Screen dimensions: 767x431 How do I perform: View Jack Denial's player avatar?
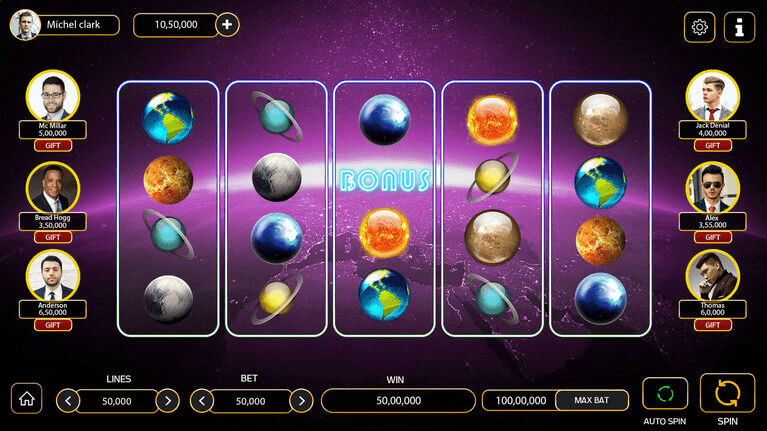(x=712, y=97)
